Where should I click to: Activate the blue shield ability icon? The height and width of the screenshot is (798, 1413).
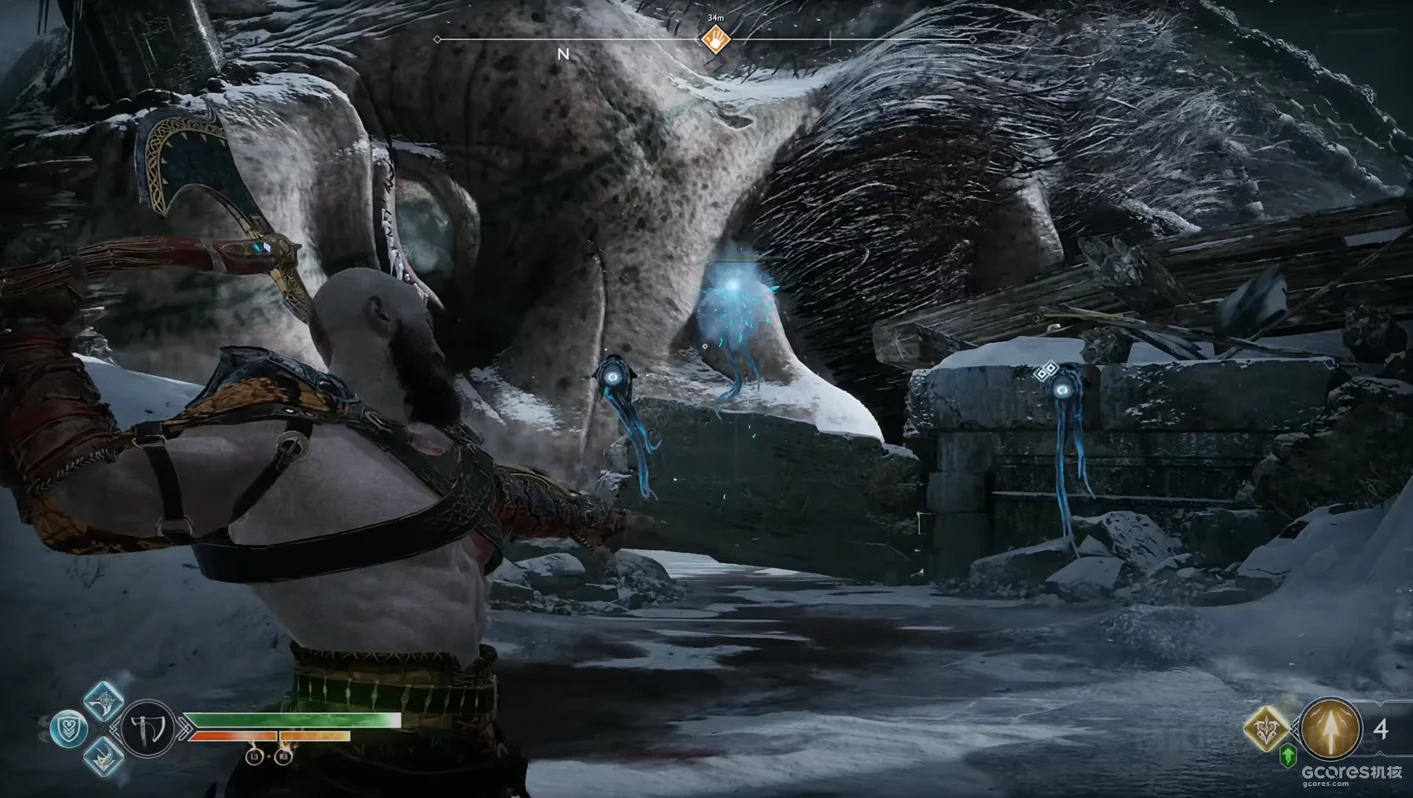tap(68, 729)
